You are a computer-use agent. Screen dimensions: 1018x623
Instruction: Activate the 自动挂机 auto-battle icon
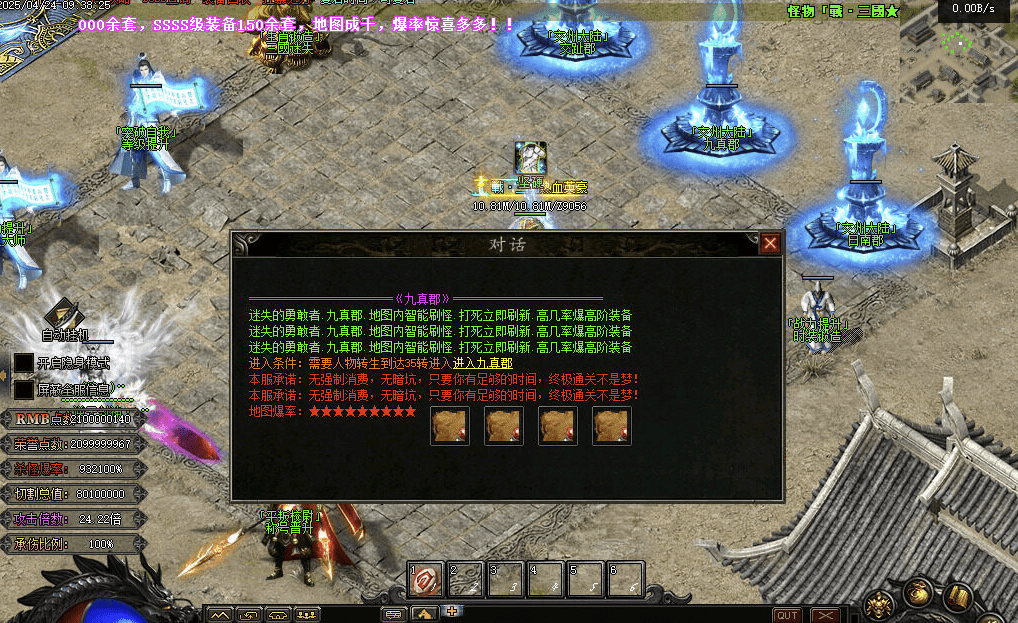pos(64,313)
